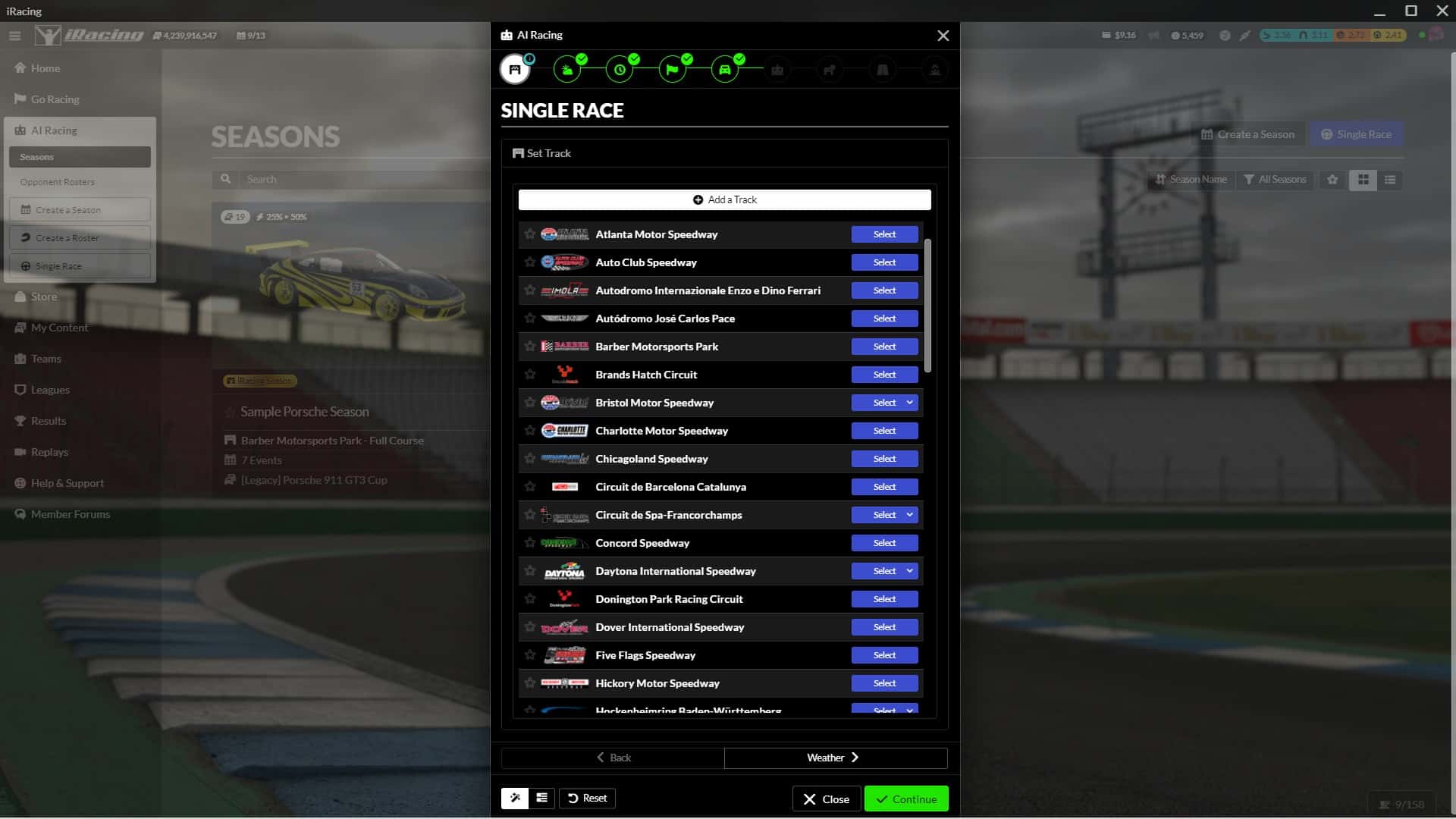1456x819 pixels.
Task: Open the hamburger menu top left
Action: click(14, 35)
